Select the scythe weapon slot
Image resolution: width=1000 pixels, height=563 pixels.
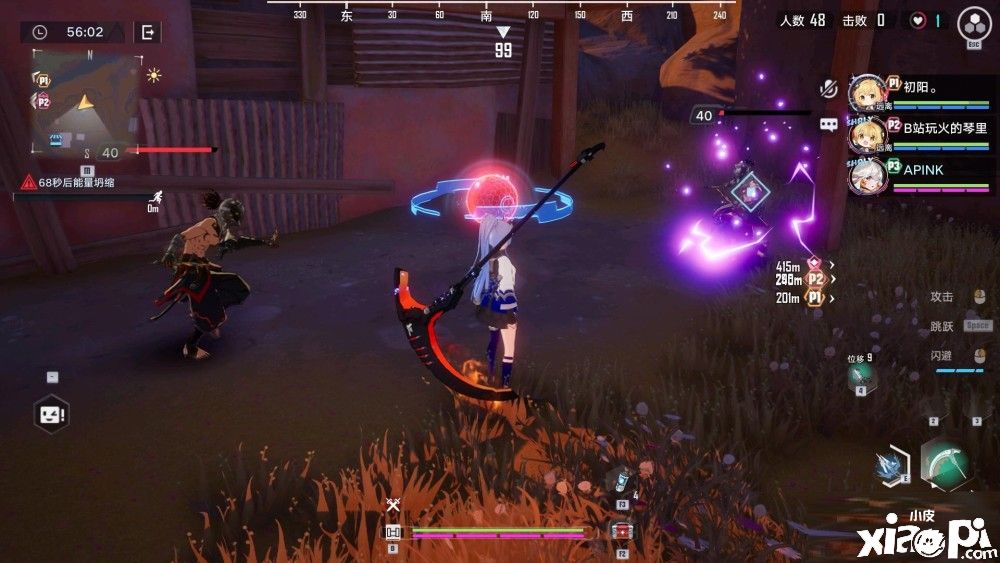pos(946,464)
